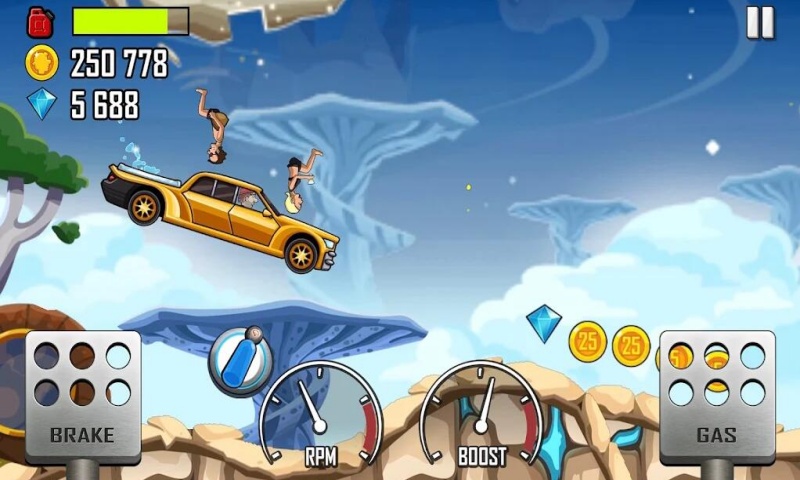Hit the GAS pedal
Image resolution: width=800 pixels, height=480 pixels.
tap(716, 396)
